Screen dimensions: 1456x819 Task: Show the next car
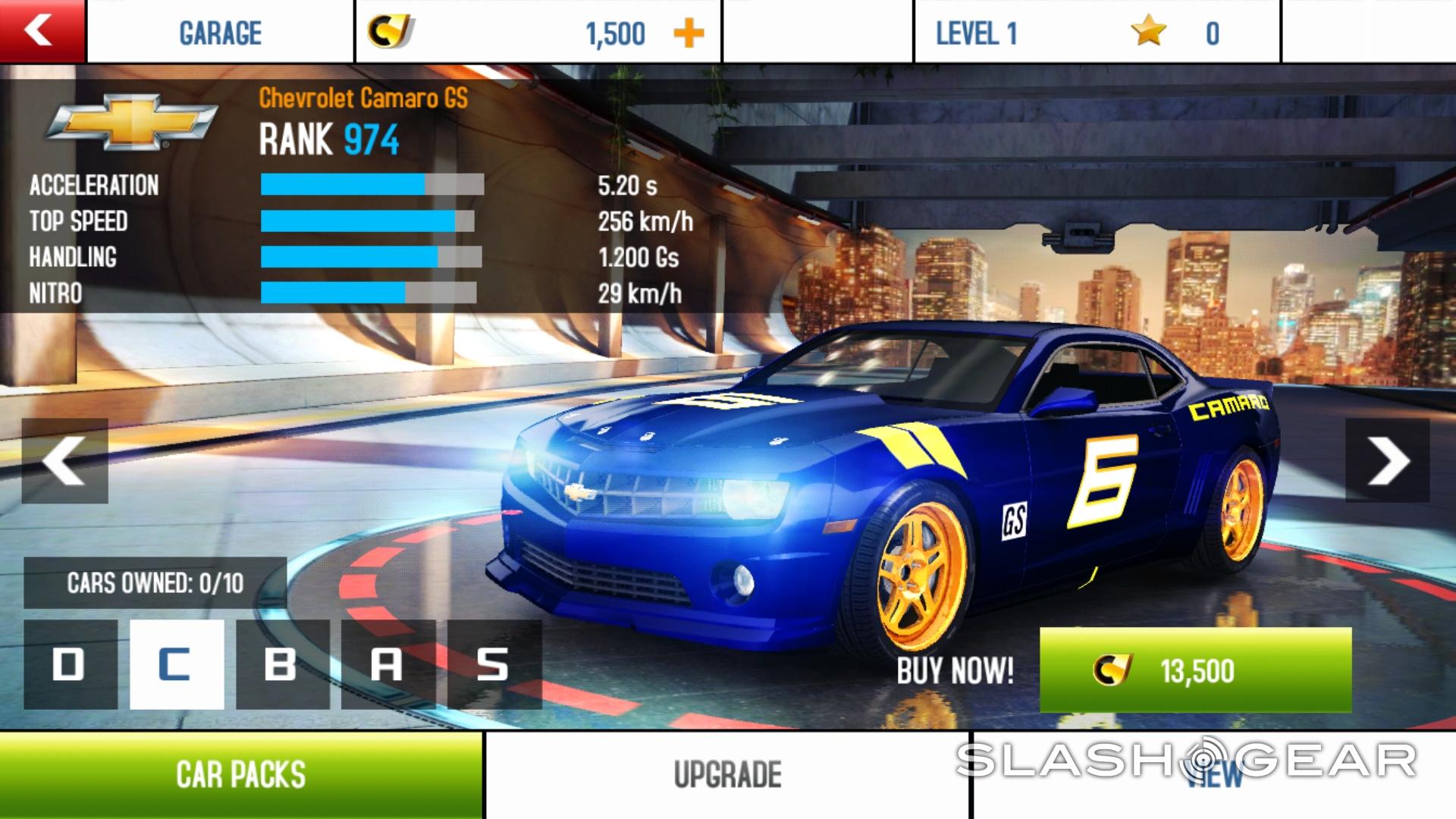tap(1388, 460)
